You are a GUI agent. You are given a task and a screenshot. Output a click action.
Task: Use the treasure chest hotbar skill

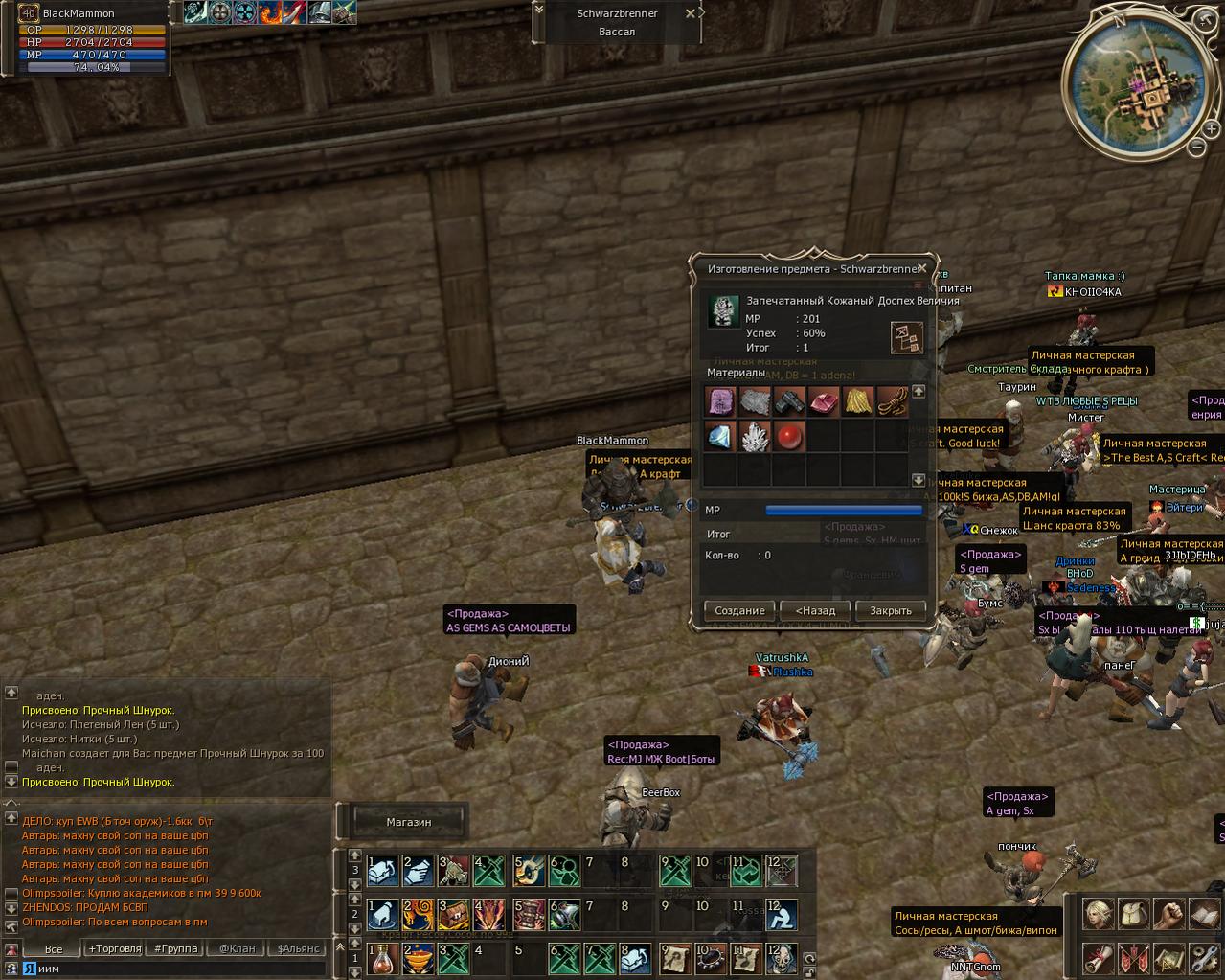[453, 914]
